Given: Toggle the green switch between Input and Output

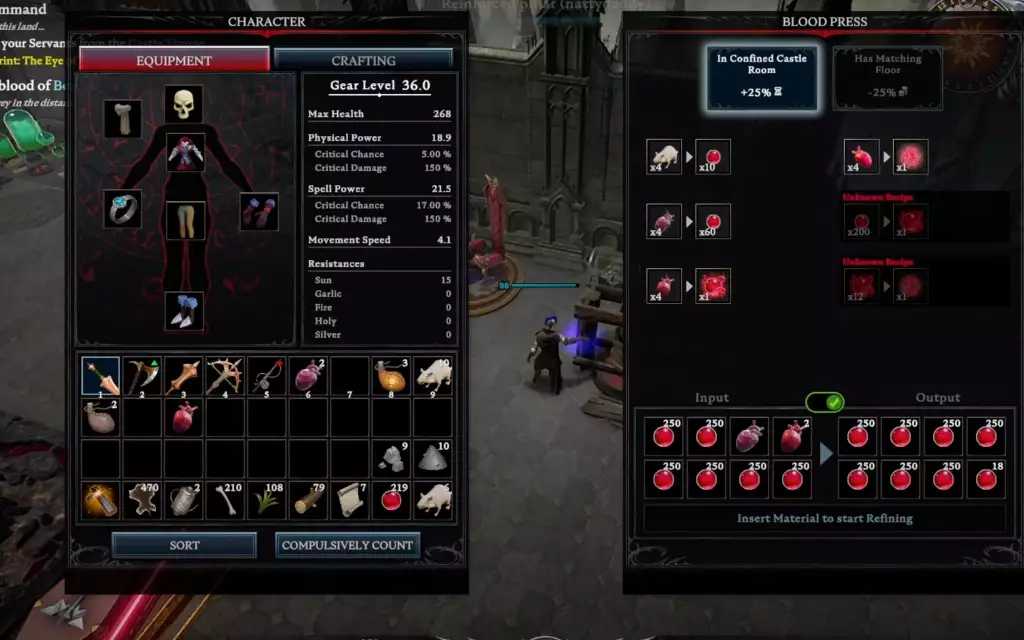Looking at the screenshot, I should pos(824,402).
